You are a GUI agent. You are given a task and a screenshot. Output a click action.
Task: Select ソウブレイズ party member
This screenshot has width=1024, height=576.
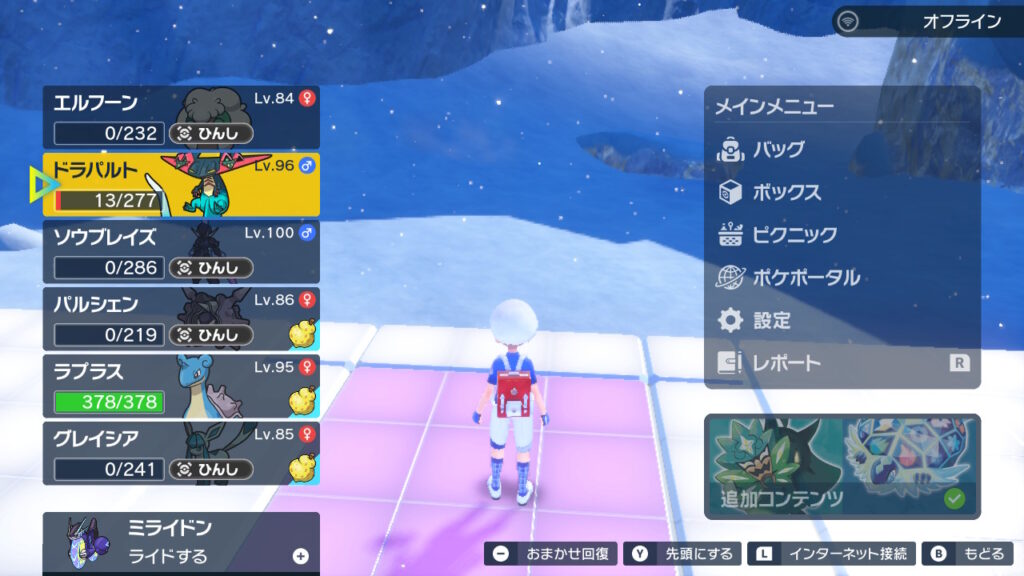pyautogui.click(x=181, y=252)
